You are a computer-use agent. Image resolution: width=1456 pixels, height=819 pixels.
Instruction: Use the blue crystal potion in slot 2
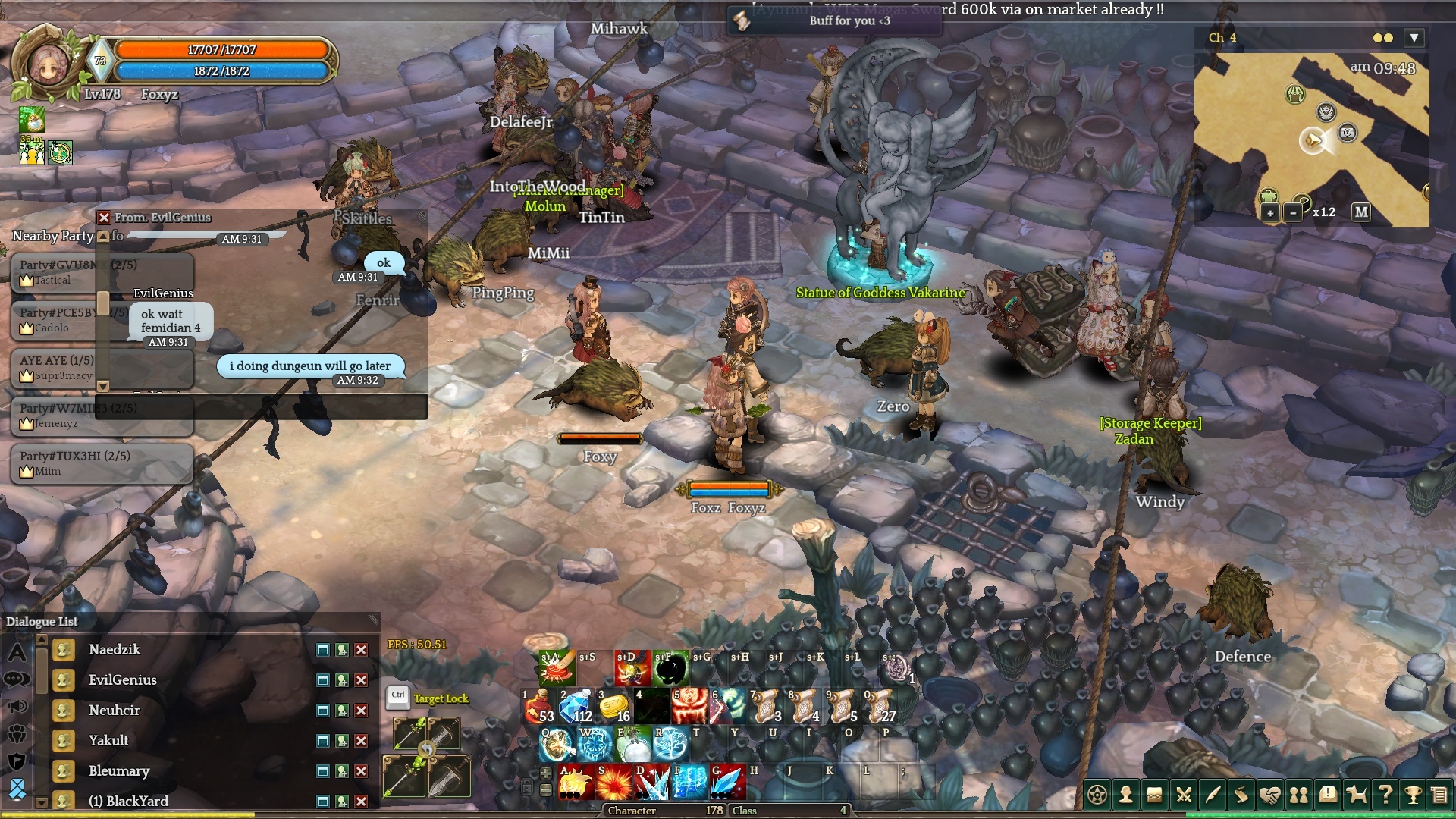pyautogui.click(x=576, y=706)
